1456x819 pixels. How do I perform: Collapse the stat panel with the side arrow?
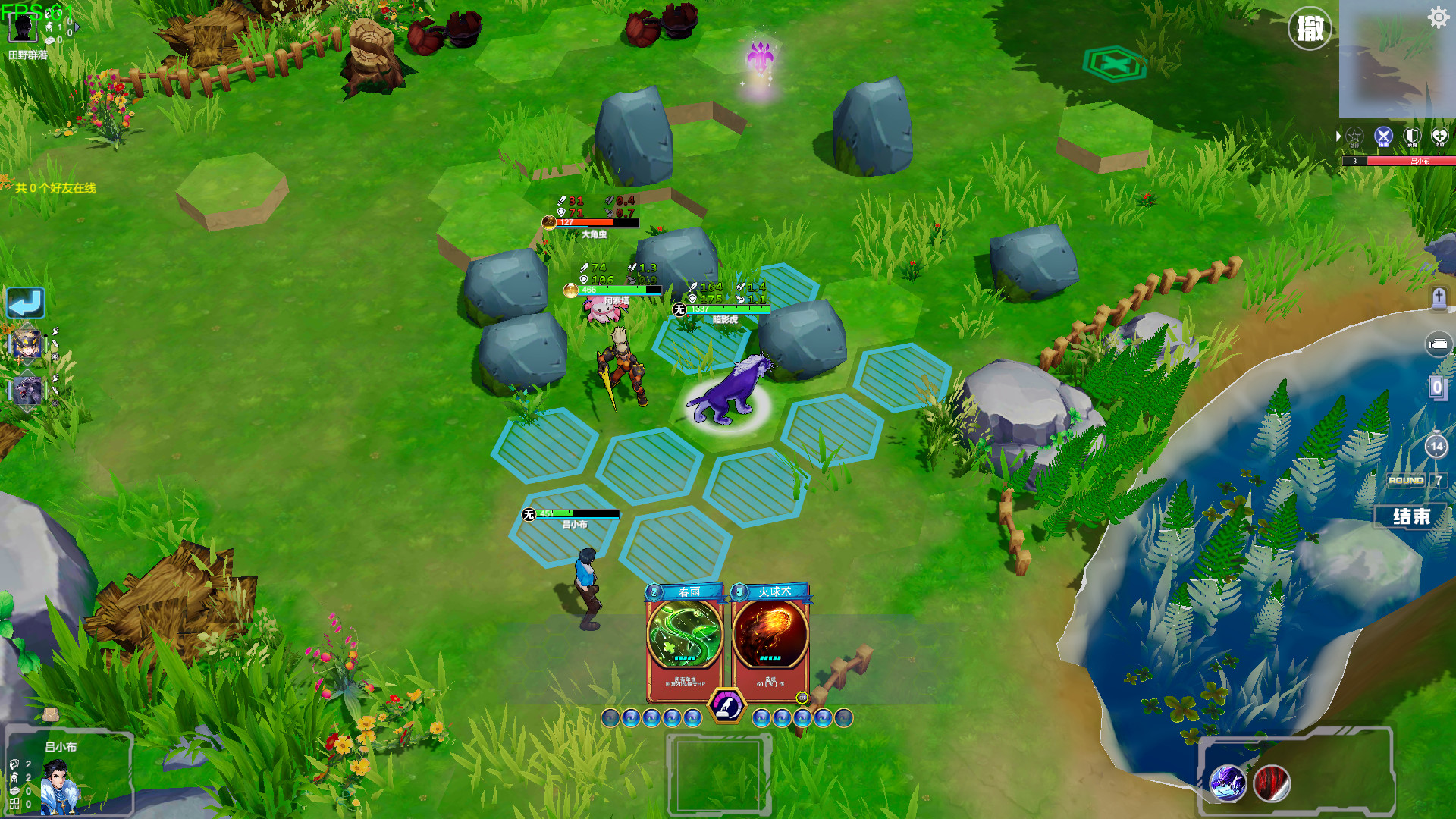pos(1338,136)
